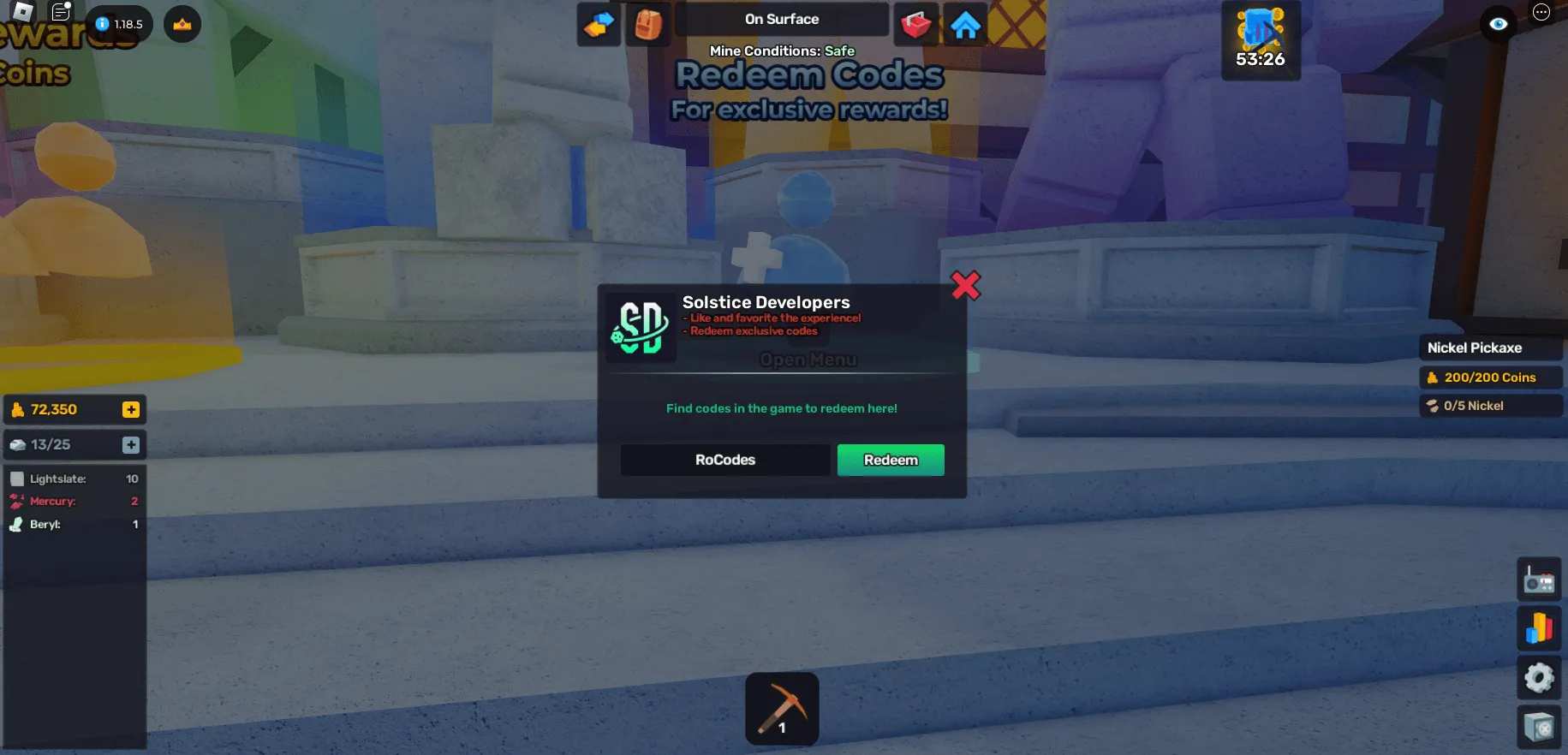Open the backpack inventory icon
Screen dimensions: 1568x755
648,24
